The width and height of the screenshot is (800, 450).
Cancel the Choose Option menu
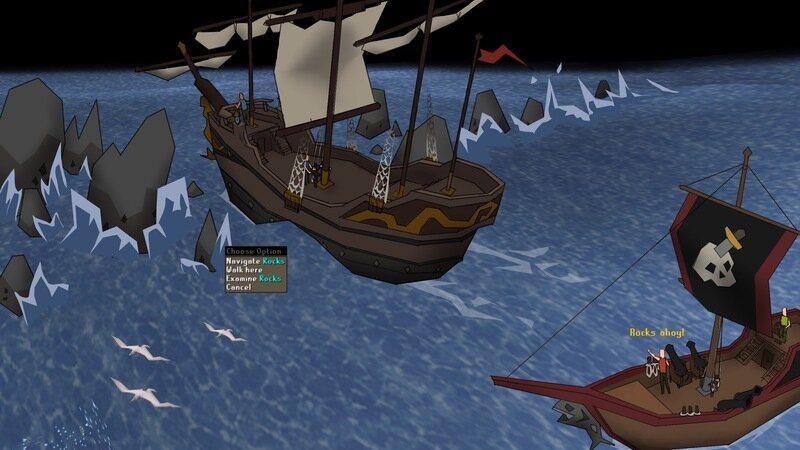[x=239, y=288]
